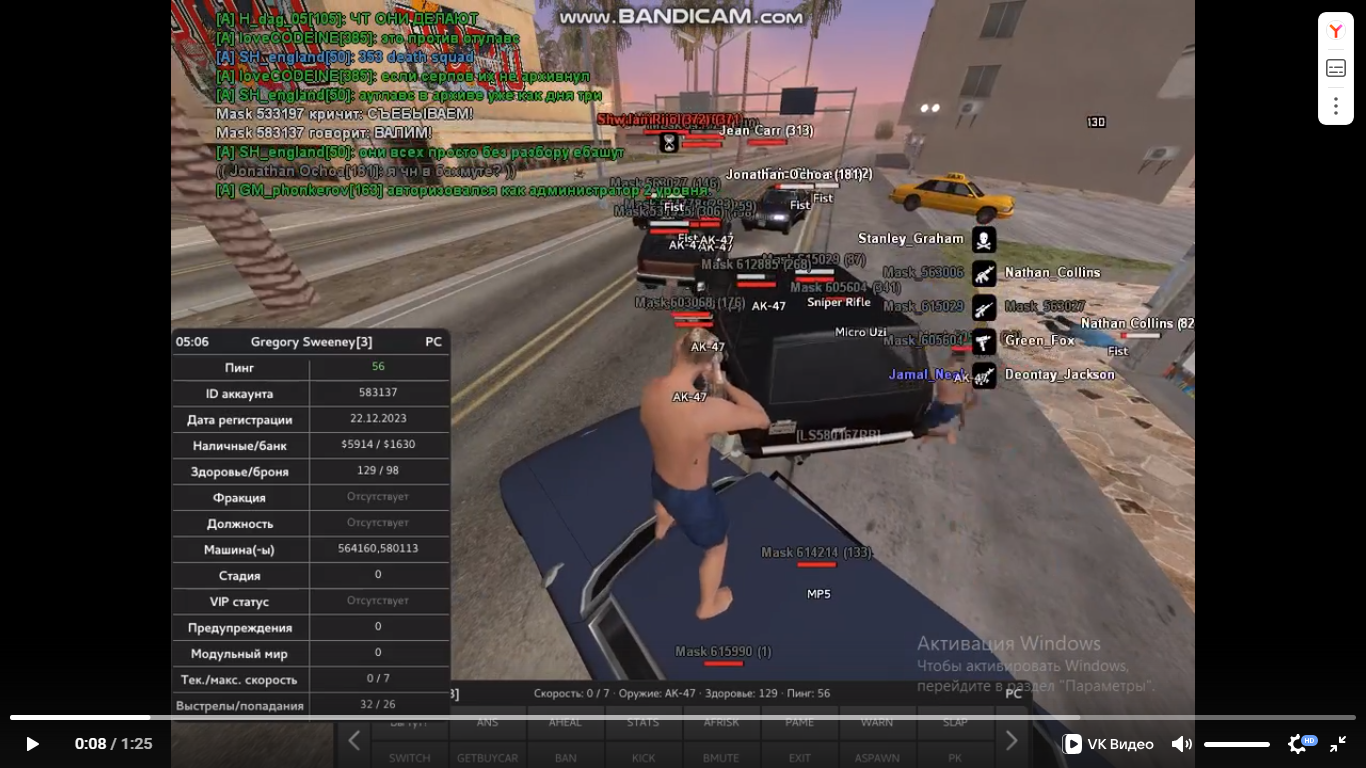
Task: Exit spectate mode with EXIT button
Action: pyautogui.click(x=799, y=757)
